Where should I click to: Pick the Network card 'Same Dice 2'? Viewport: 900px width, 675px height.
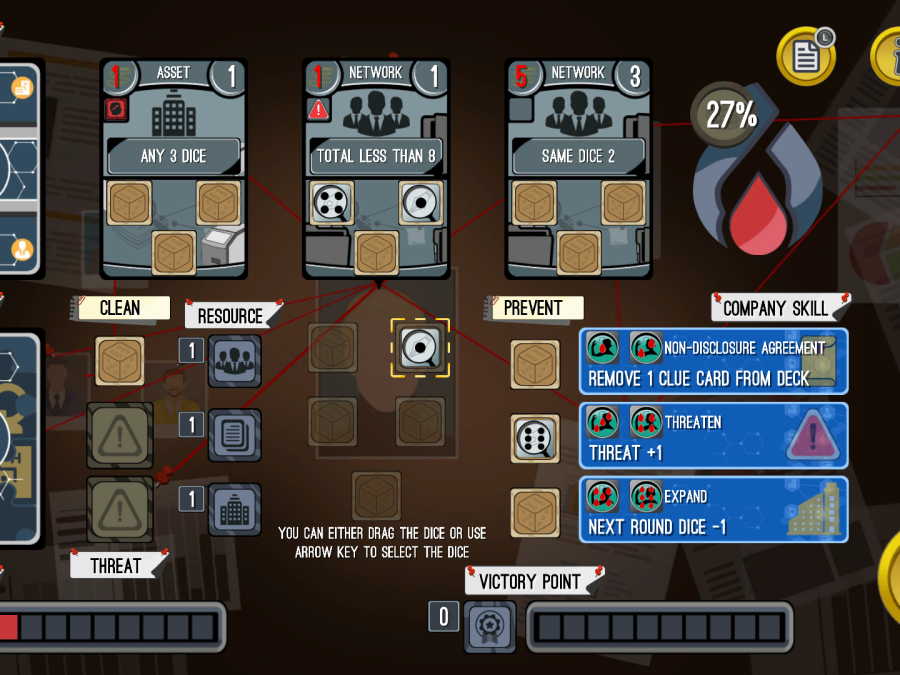[578, 167]
